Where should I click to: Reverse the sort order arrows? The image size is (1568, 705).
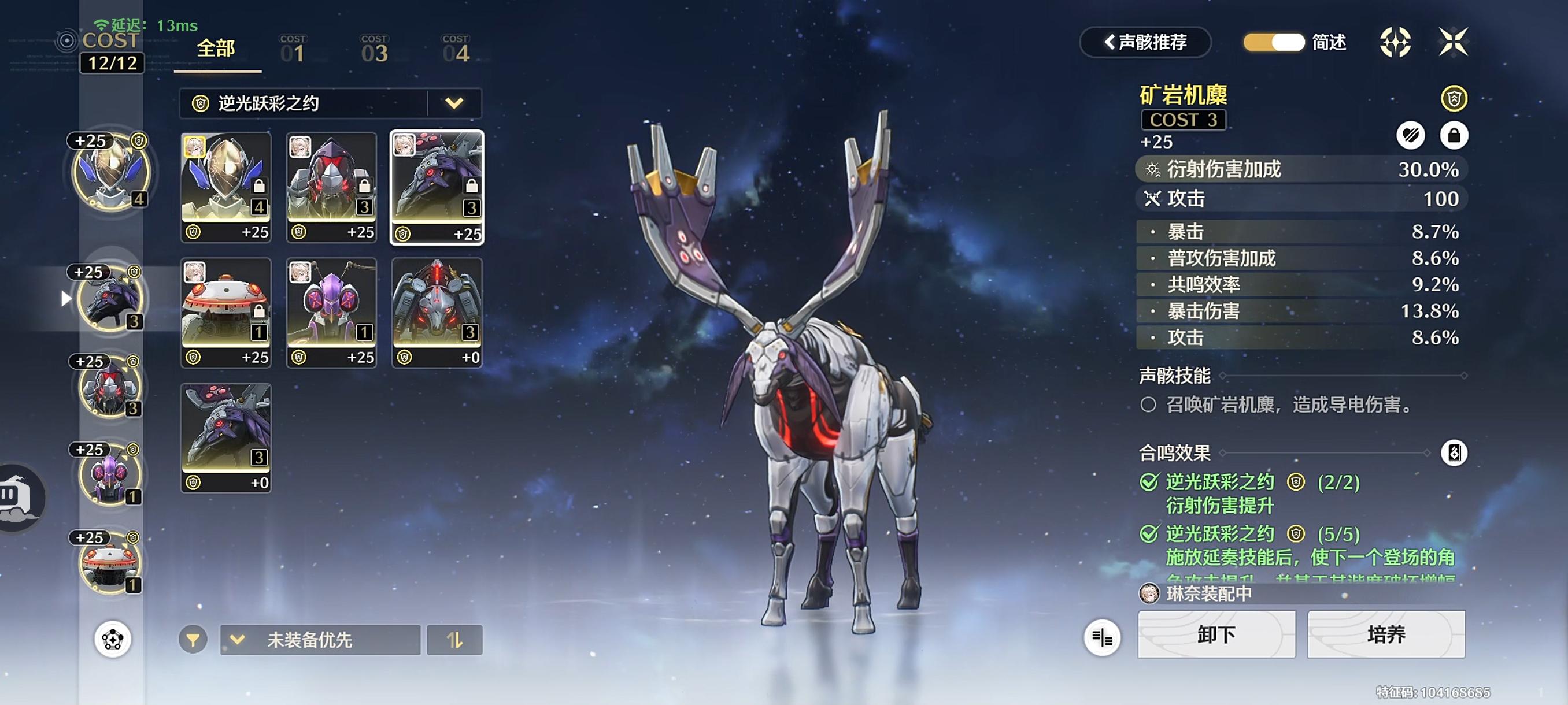pos(454,639)
